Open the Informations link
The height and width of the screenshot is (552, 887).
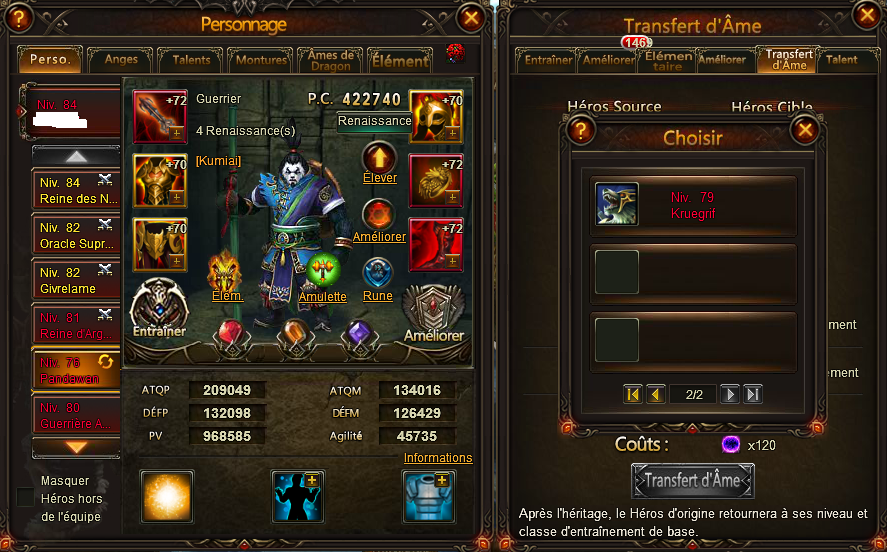438,458
